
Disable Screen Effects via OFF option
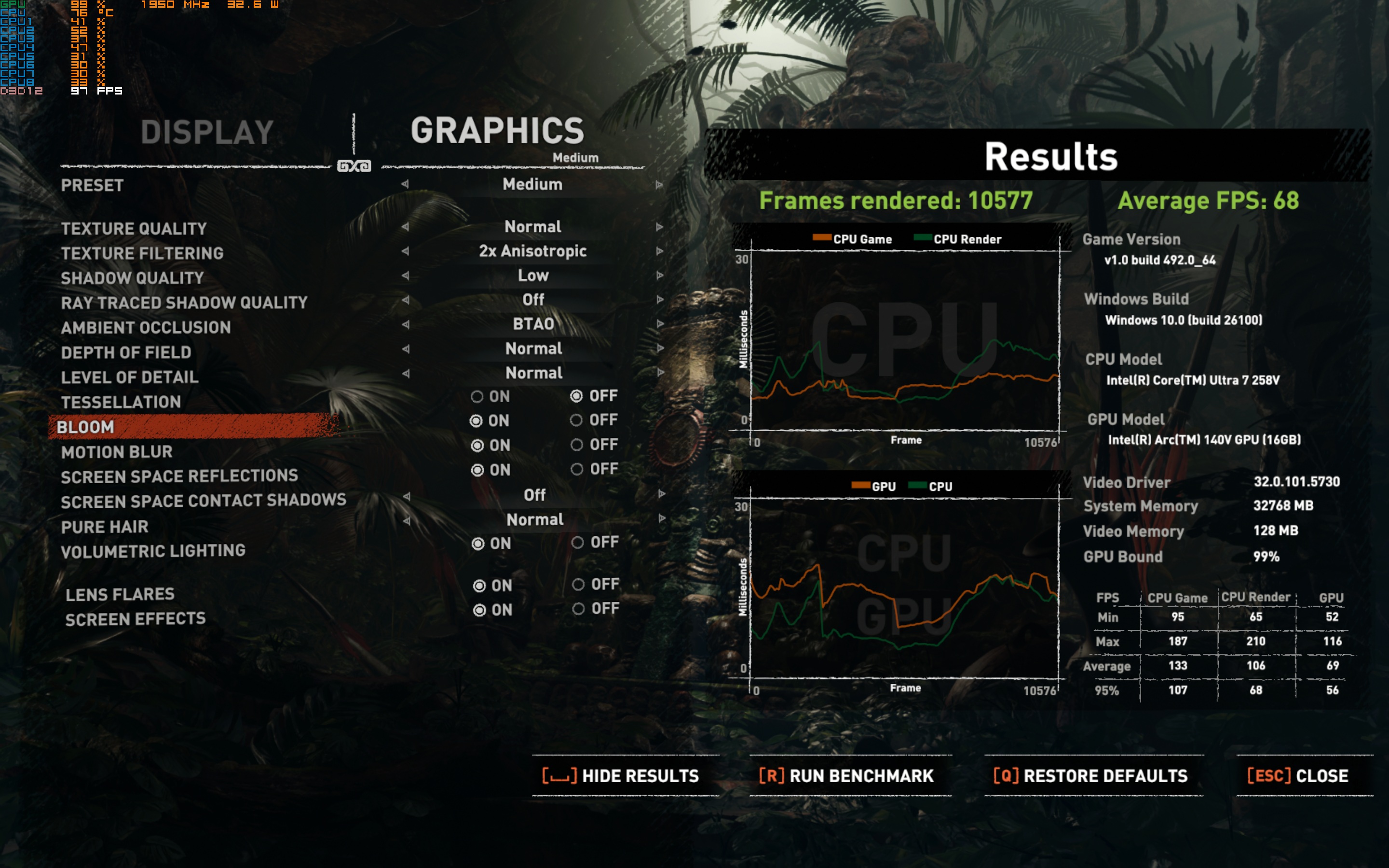[x=579, y=609]
